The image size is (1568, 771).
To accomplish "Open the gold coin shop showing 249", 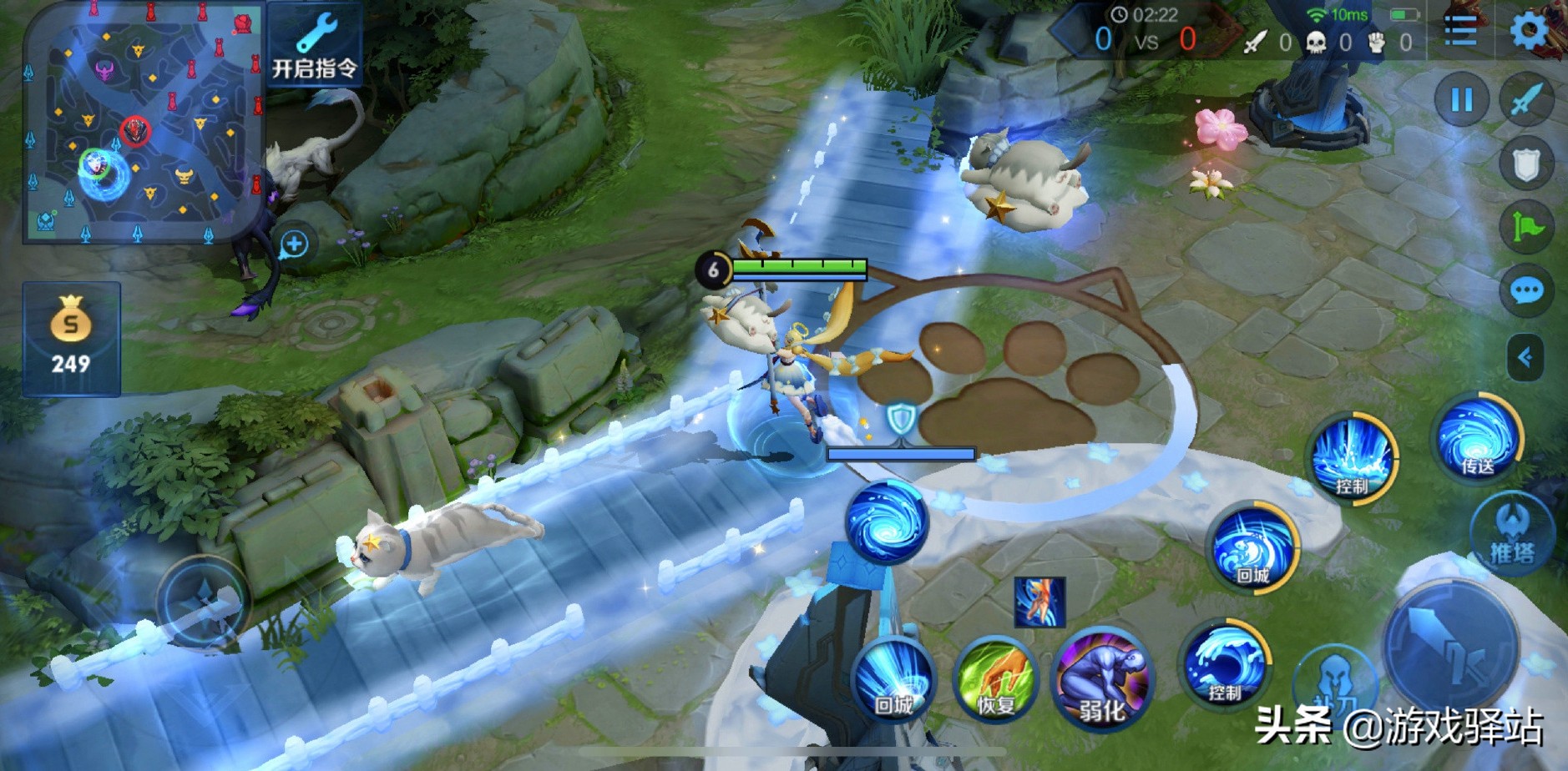I will tap(71, 339).
